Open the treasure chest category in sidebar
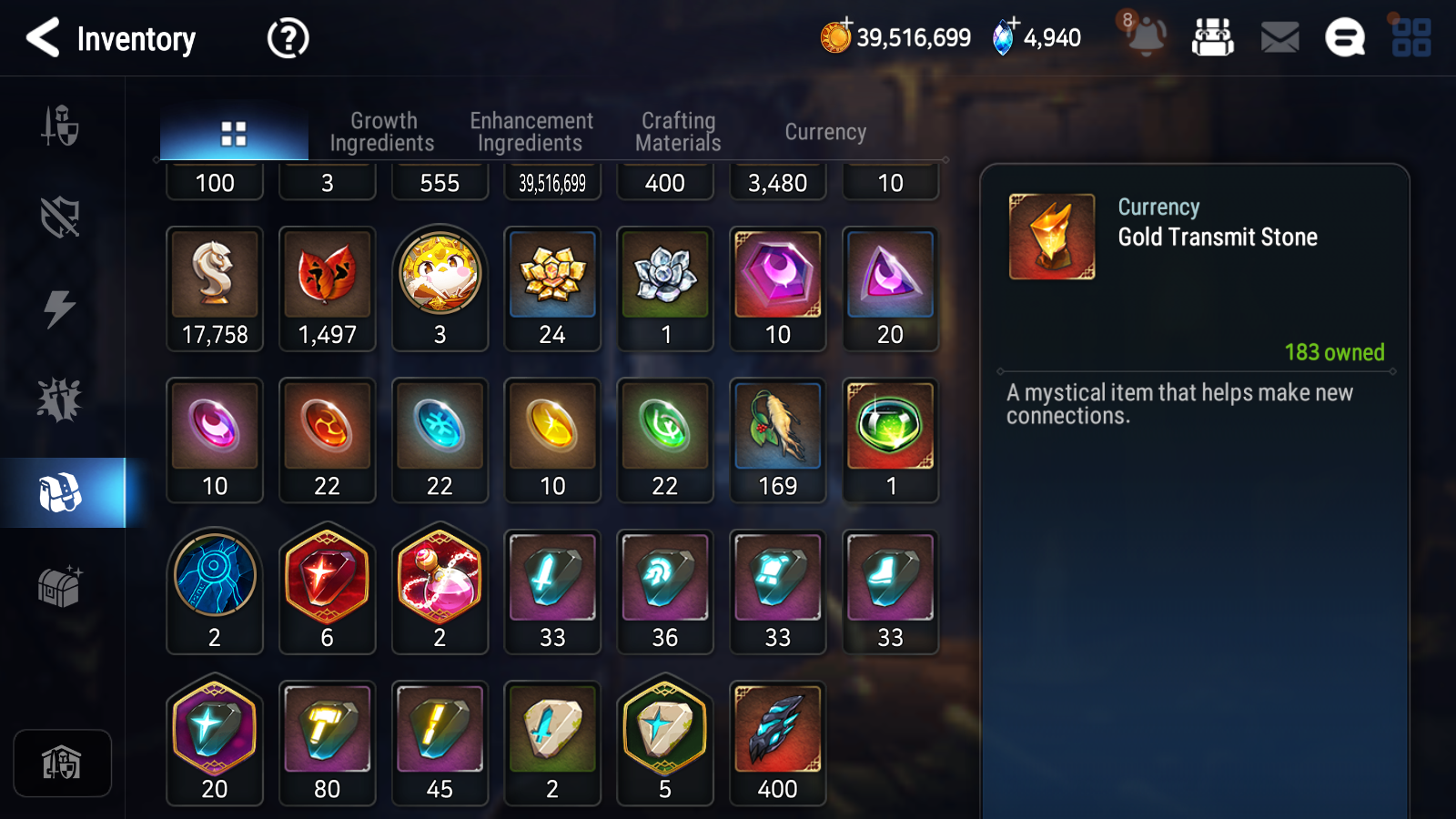Image resolution: width=1456 pixels, height=819 pixels. (60, 586)
